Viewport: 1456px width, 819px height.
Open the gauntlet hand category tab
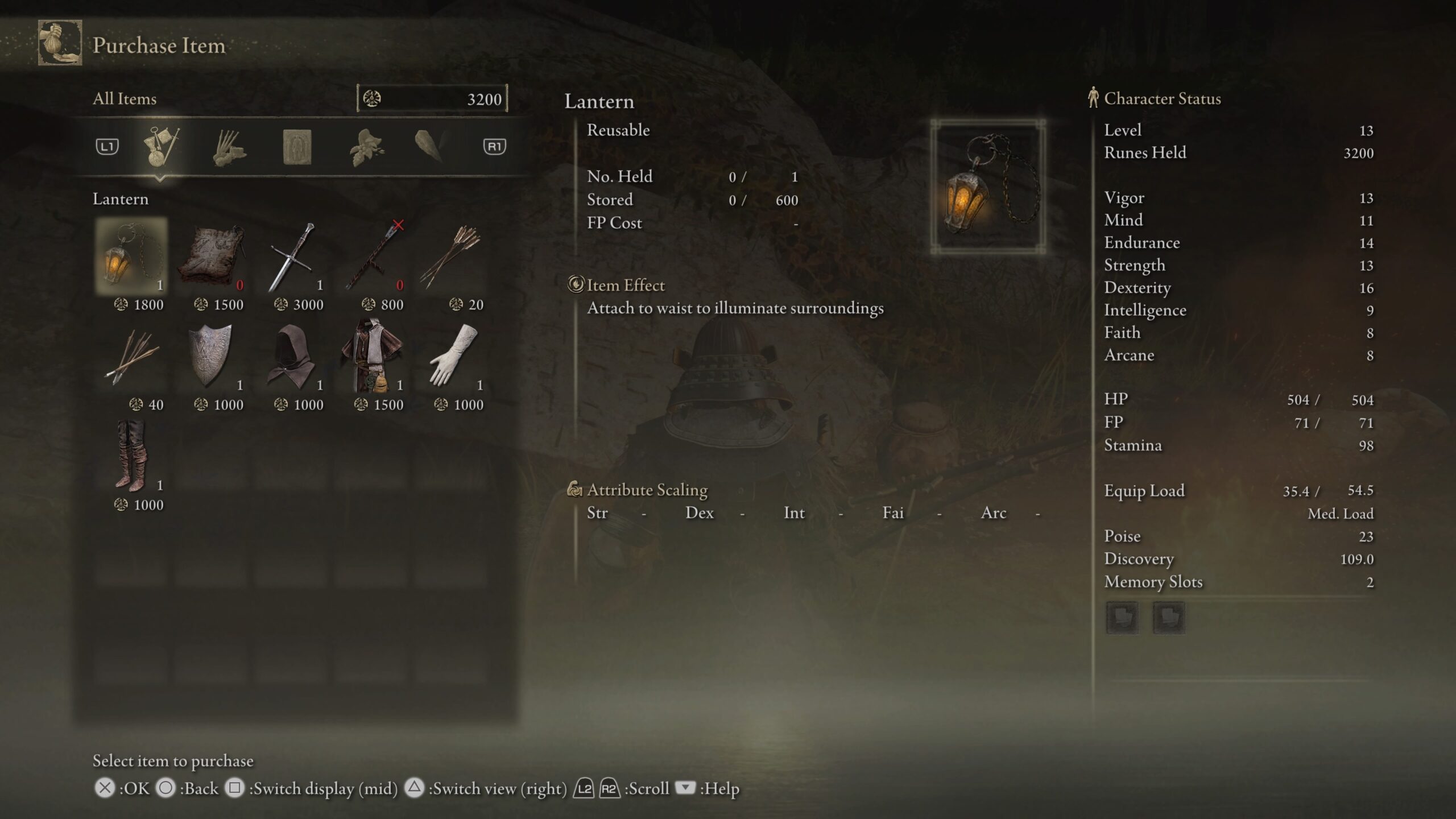coord(229,148)
